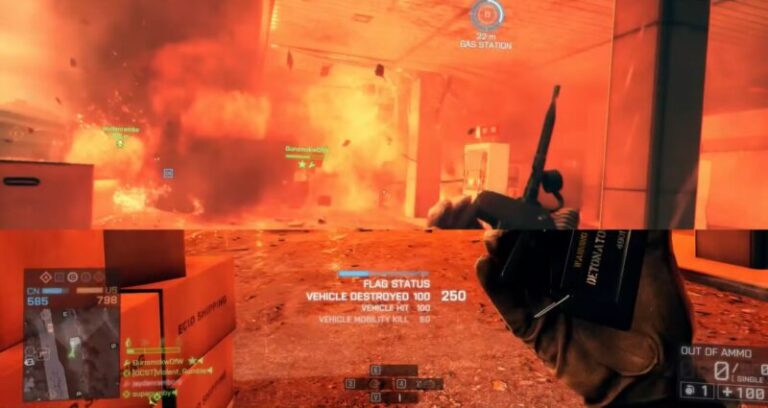
Task: Select the grenade icon beside the ammo counter
Action: [x=689, y=391]
